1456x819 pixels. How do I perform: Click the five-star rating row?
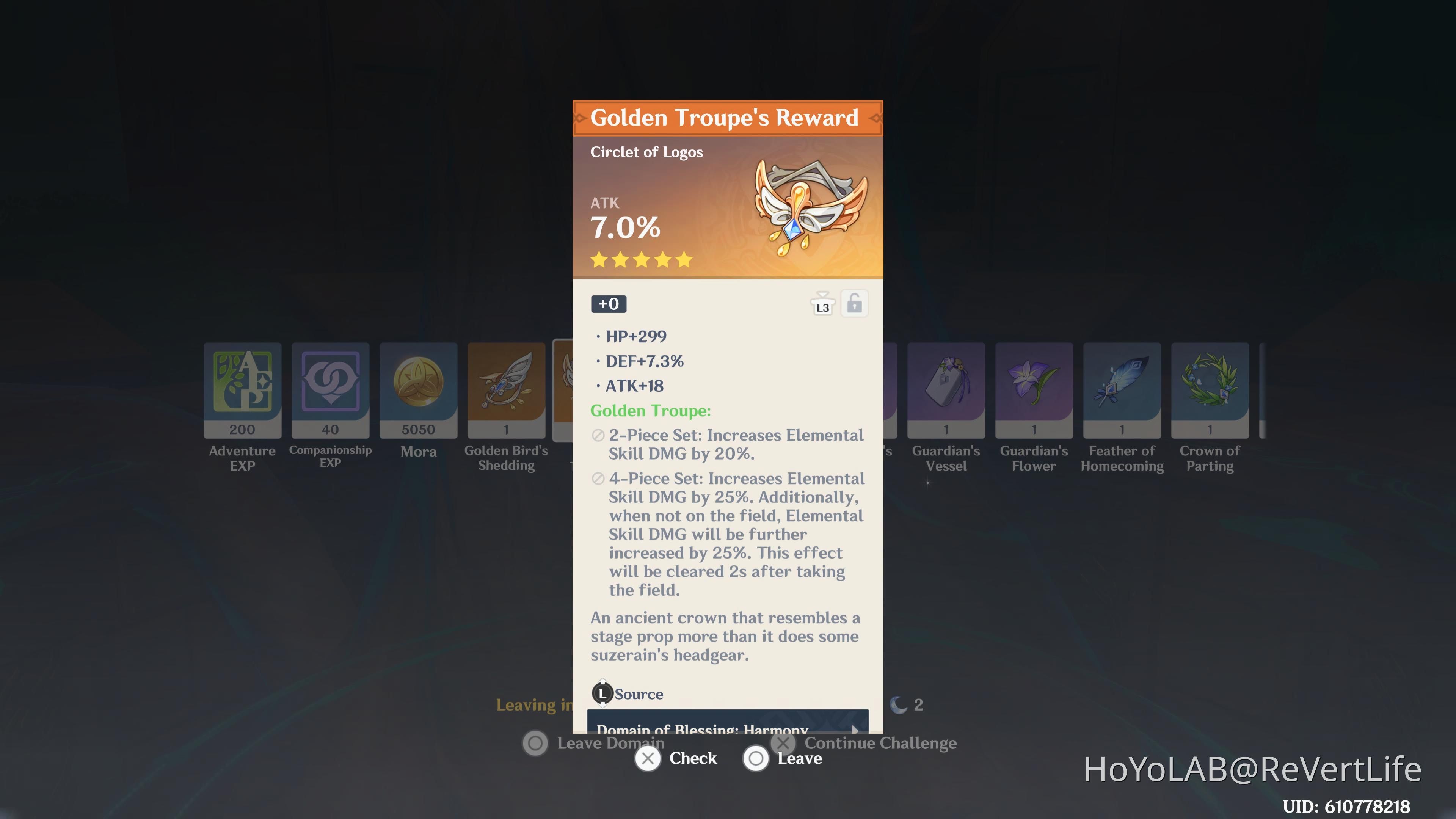click(x=640, y=260)
